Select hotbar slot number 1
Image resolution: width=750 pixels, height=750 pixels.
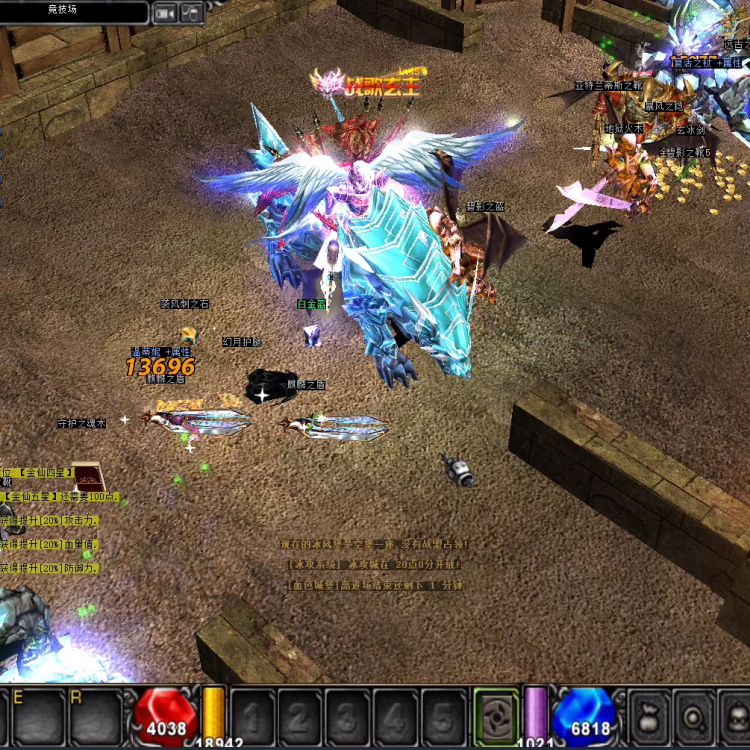(x=252, y=716)
